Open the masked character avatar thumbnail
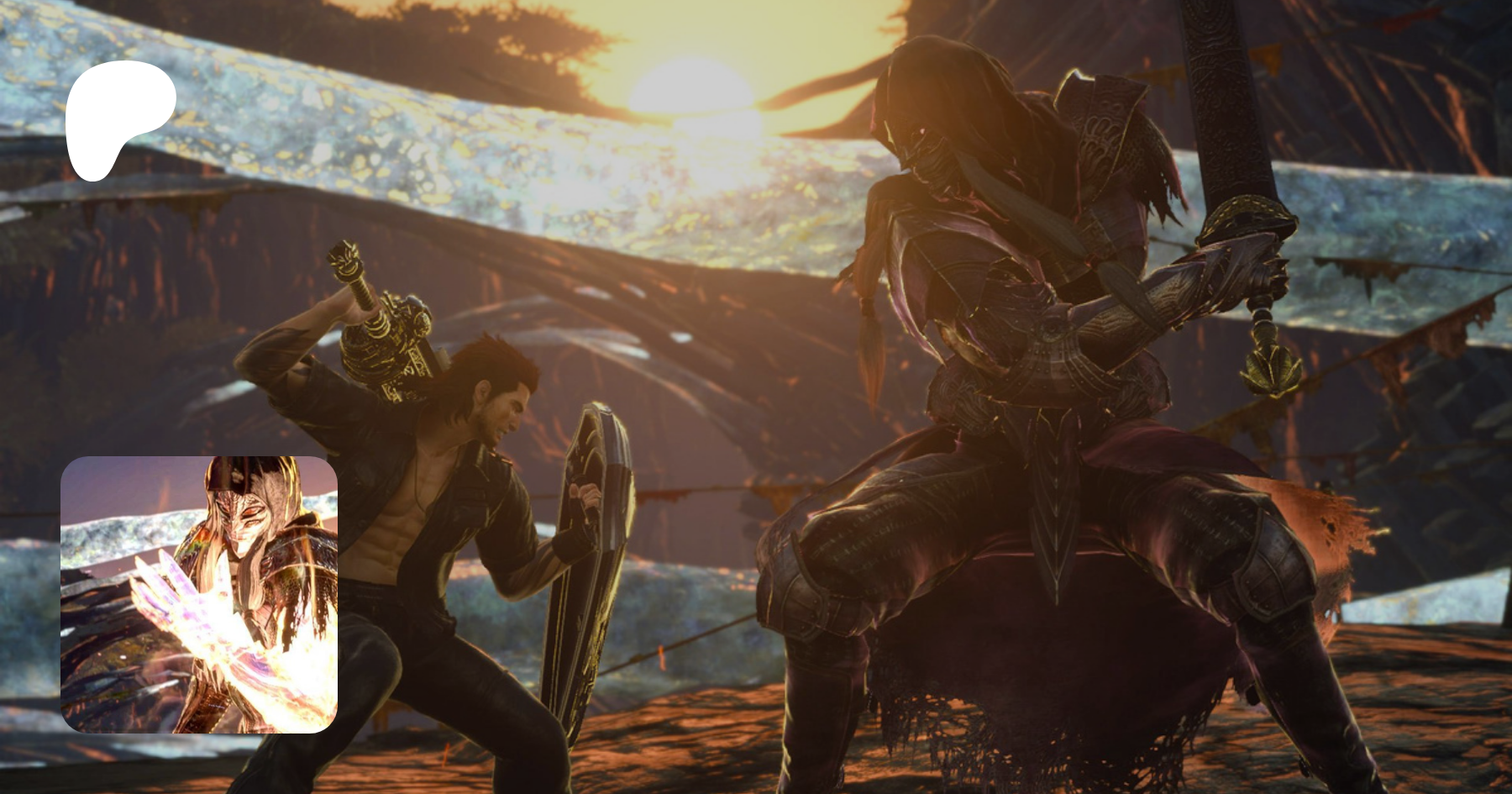The image size is (1512, 794). [x=199, y=594]
